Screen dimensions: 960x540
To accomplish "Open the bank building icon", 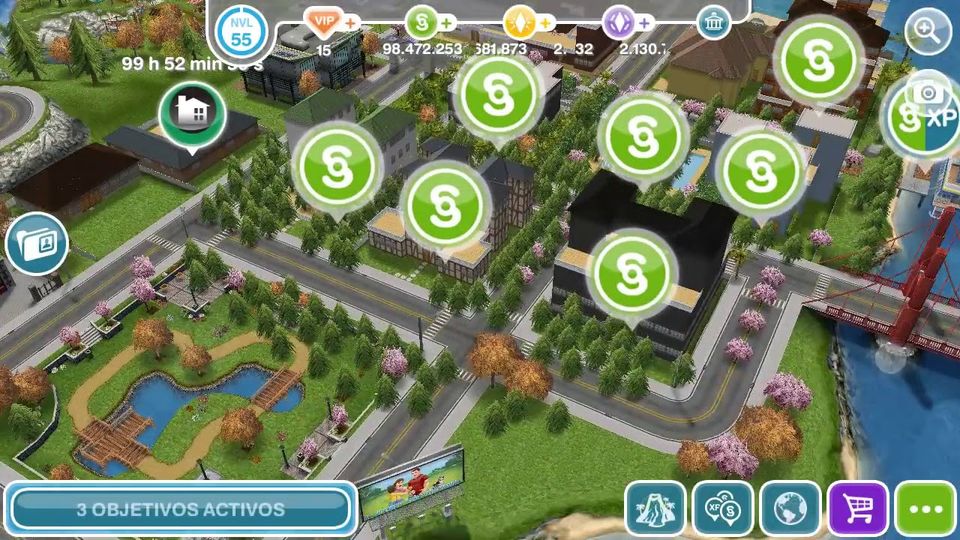I will point(713,22).
